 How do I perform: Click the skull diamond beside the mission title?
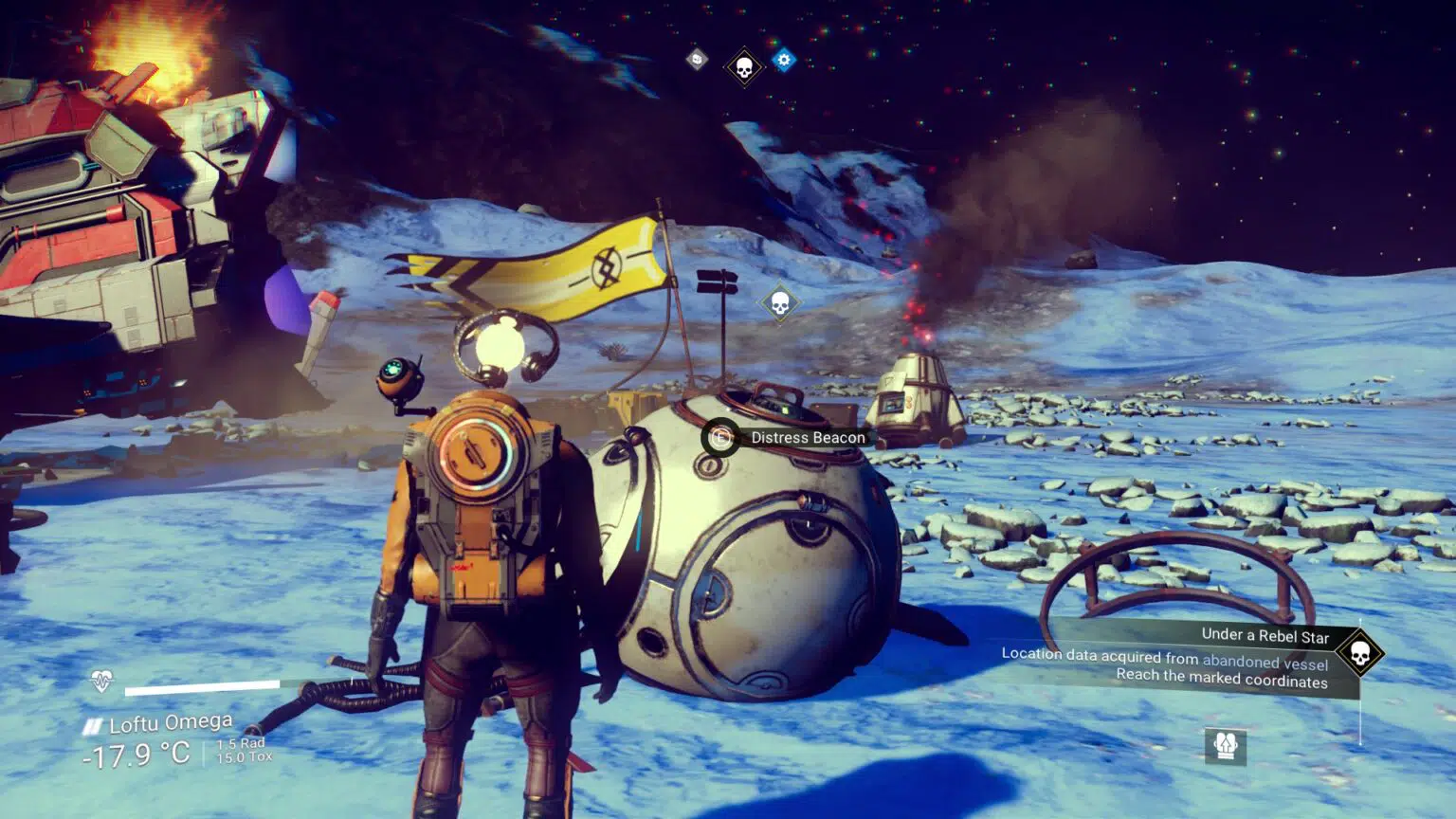point(1359,653)
